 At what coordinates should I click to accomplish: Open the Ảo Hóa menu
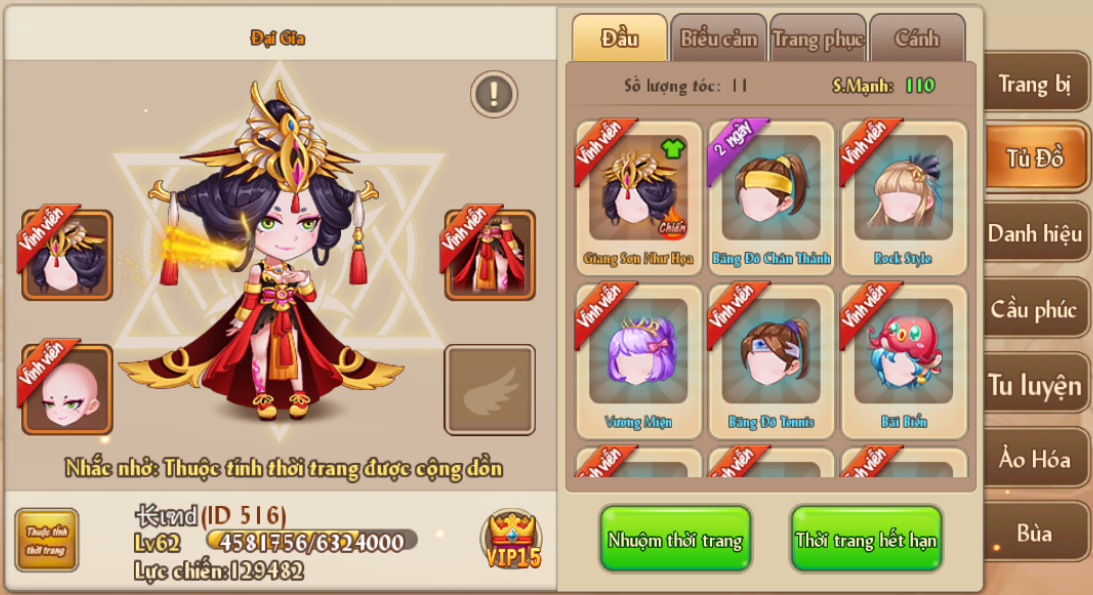(1035, 460)
